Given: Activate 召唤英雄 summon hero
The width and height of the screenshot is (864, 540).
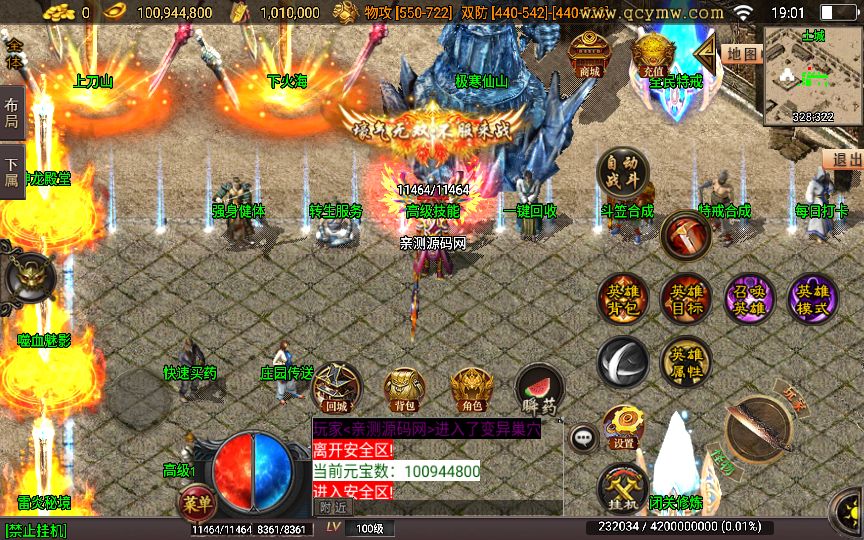Looking at the screenshot, I should coord(749,298).
